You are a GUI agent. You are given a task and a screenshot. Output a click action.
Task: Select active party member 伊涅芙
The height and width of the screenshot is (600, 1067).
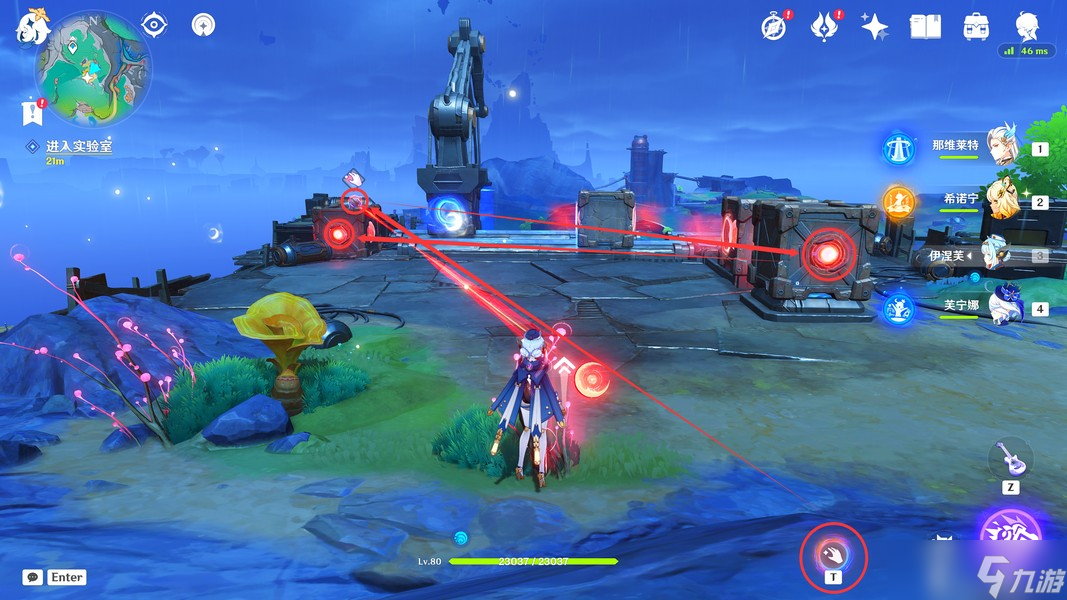pos(1000,254)
